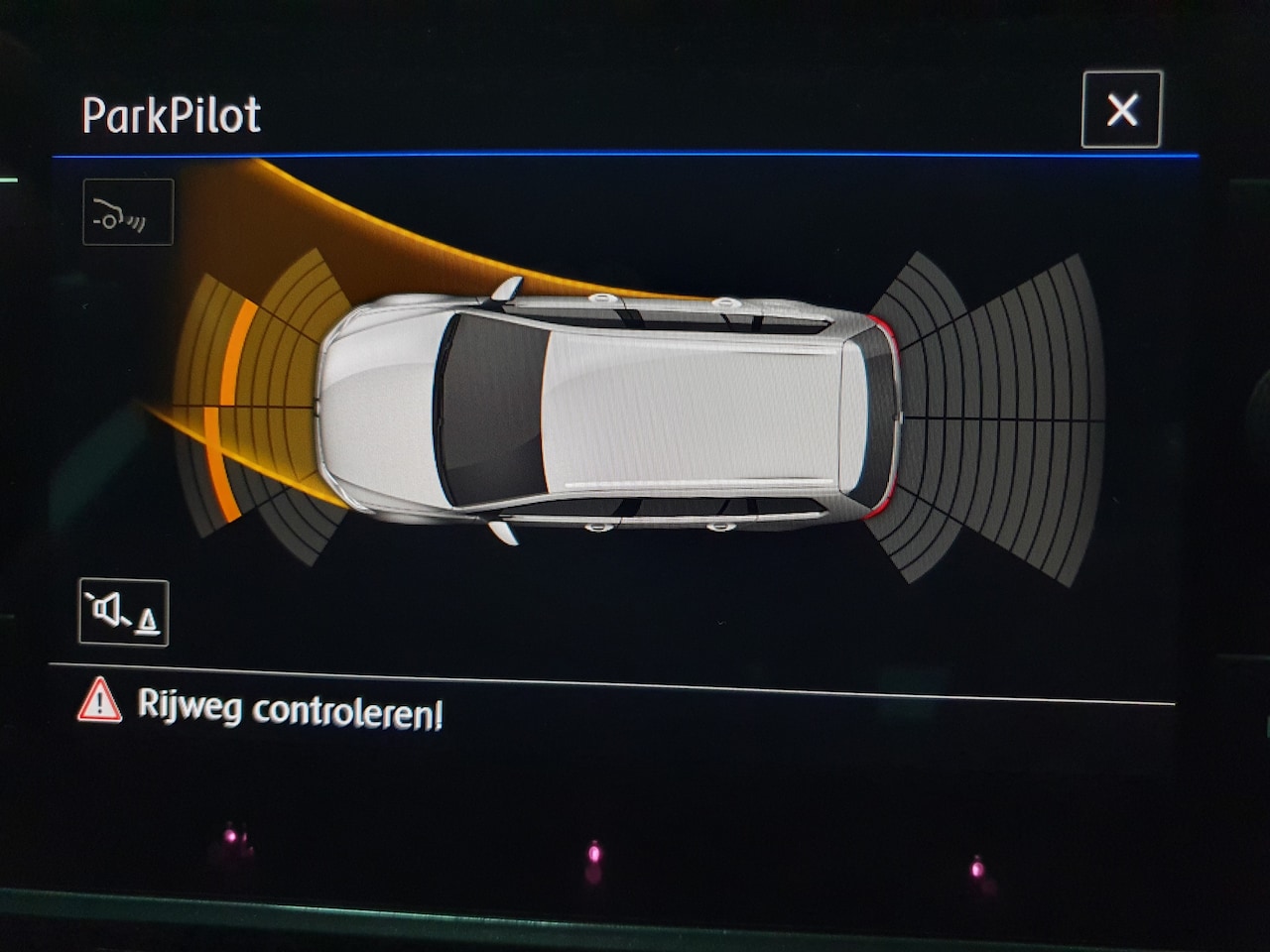
Task: Mute the parking warning sound
Action: (x=124, y=612)
